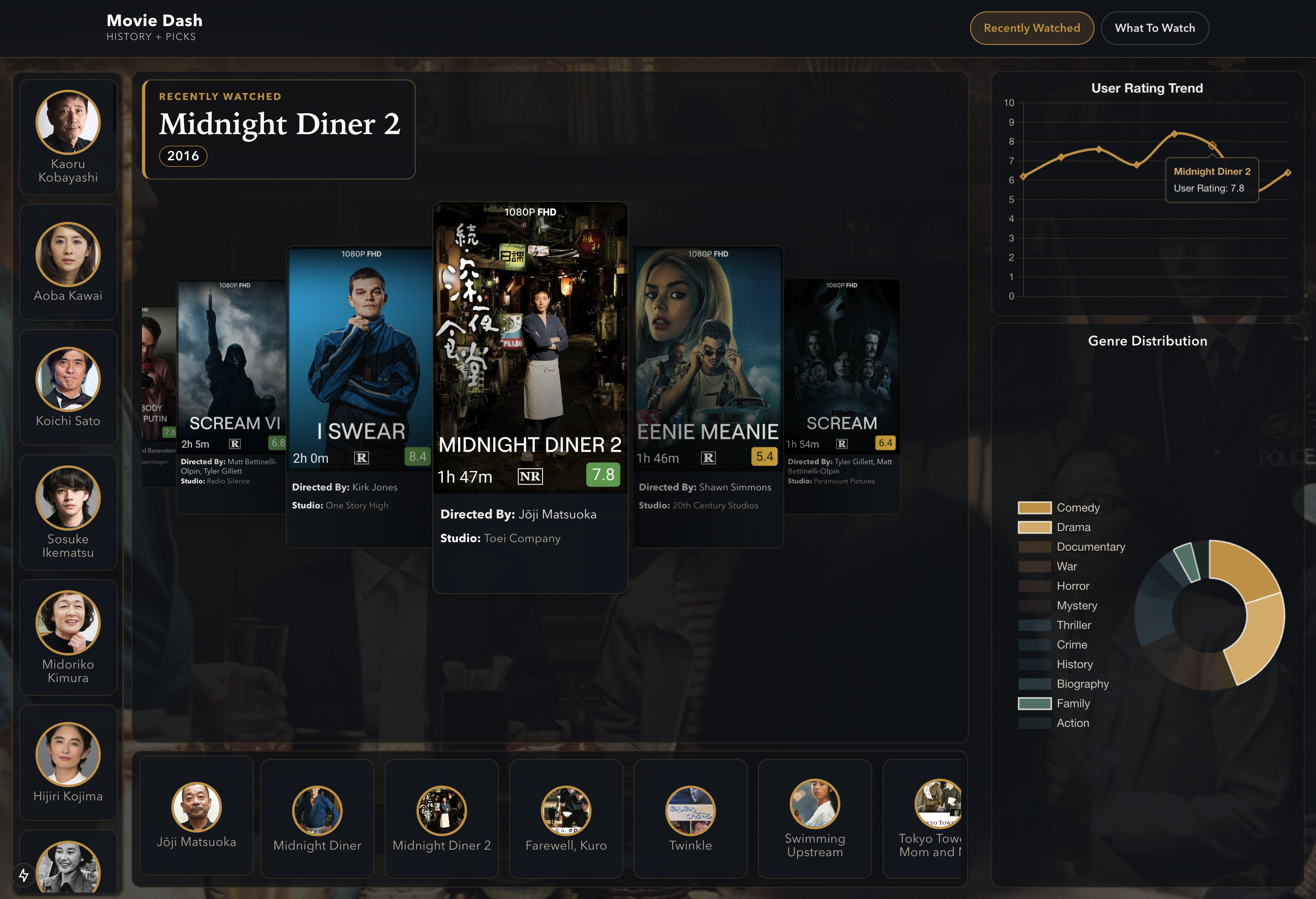
Task: Select the Recently Watched tab
Action: point(1032,27)
